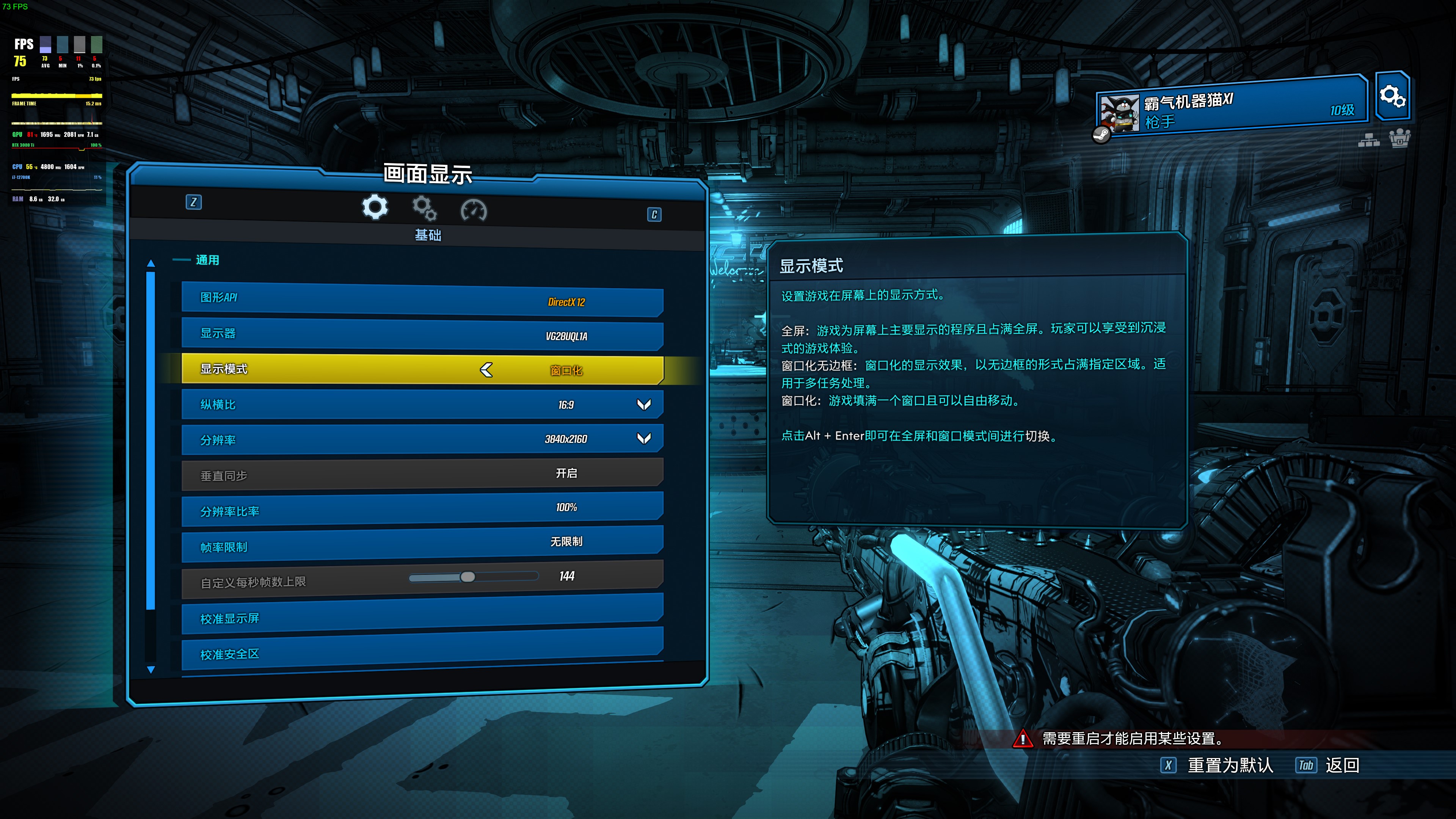This screenshot has width=1456, height=819.
Task: Open 校准安全区 calibration
Action: coord(422,653)
